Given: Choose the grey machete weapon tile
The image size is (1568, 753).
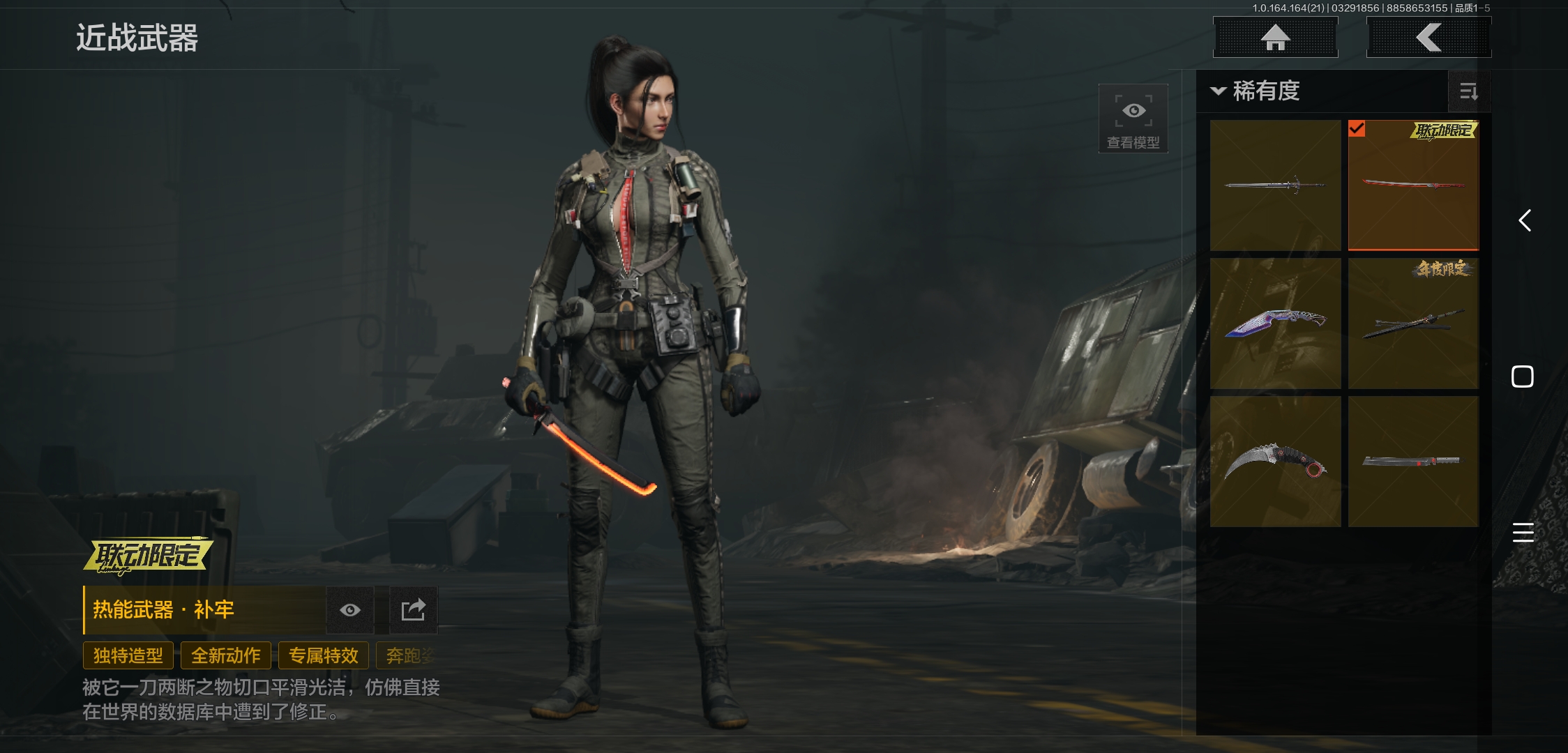Looking at the screenshot, I should pos(1413,462).
